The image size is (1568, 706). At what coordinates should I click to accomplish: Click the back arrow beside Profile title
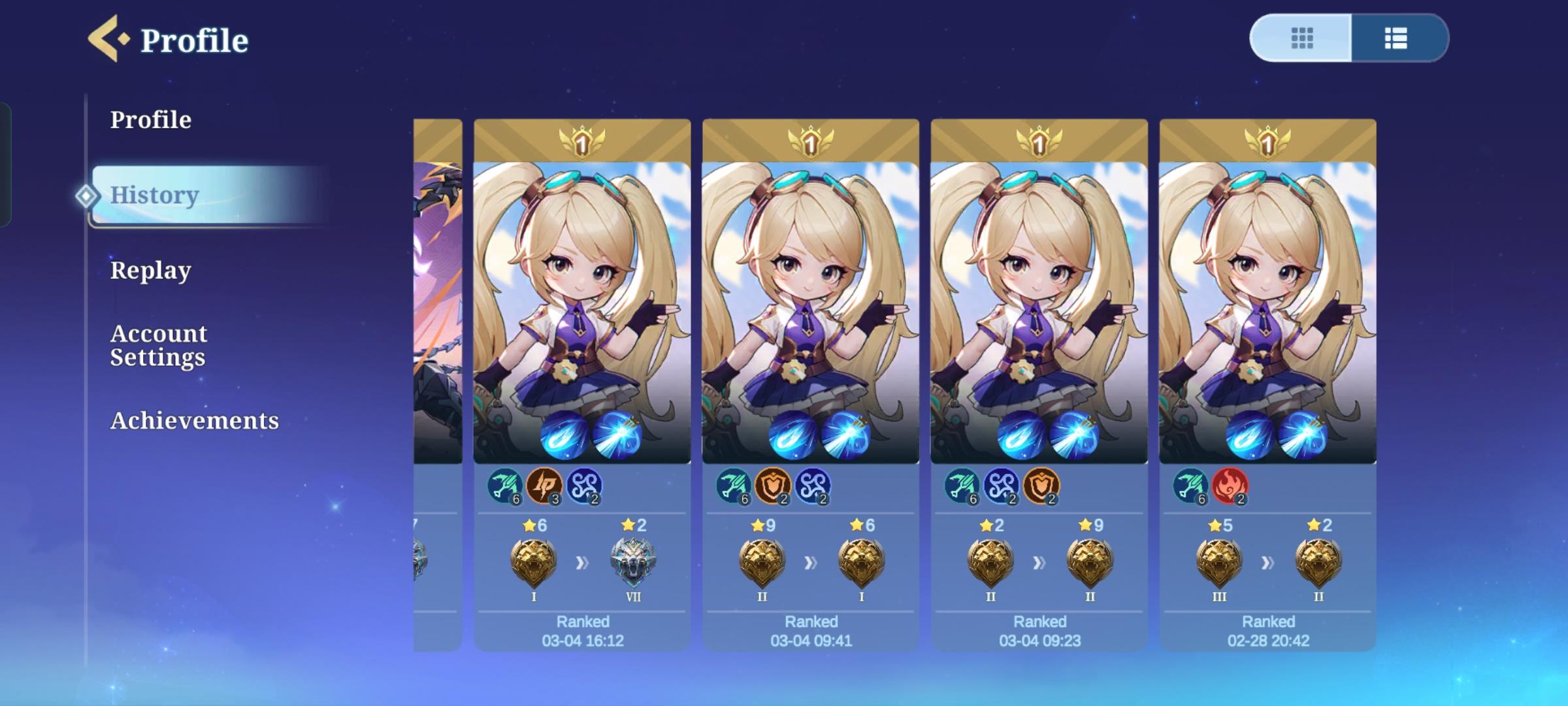[x=105, y=38]
